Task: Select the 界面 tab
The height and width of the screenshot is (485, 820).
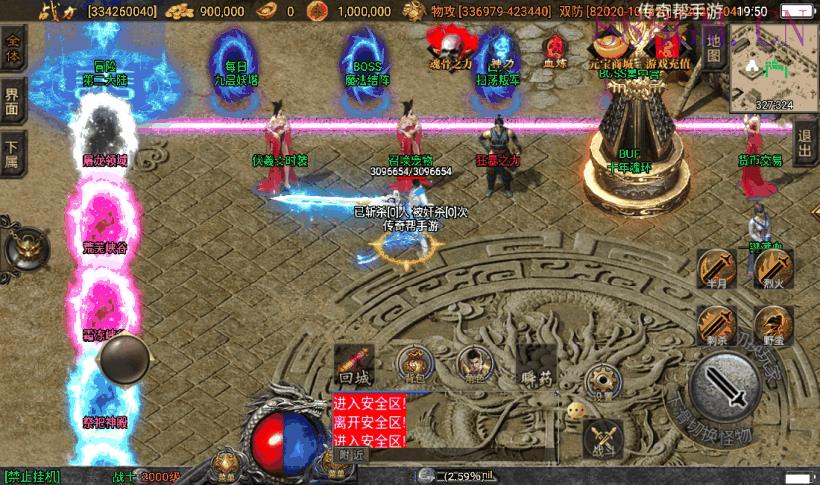Action: pyautogui.click(x=12, y=100)
